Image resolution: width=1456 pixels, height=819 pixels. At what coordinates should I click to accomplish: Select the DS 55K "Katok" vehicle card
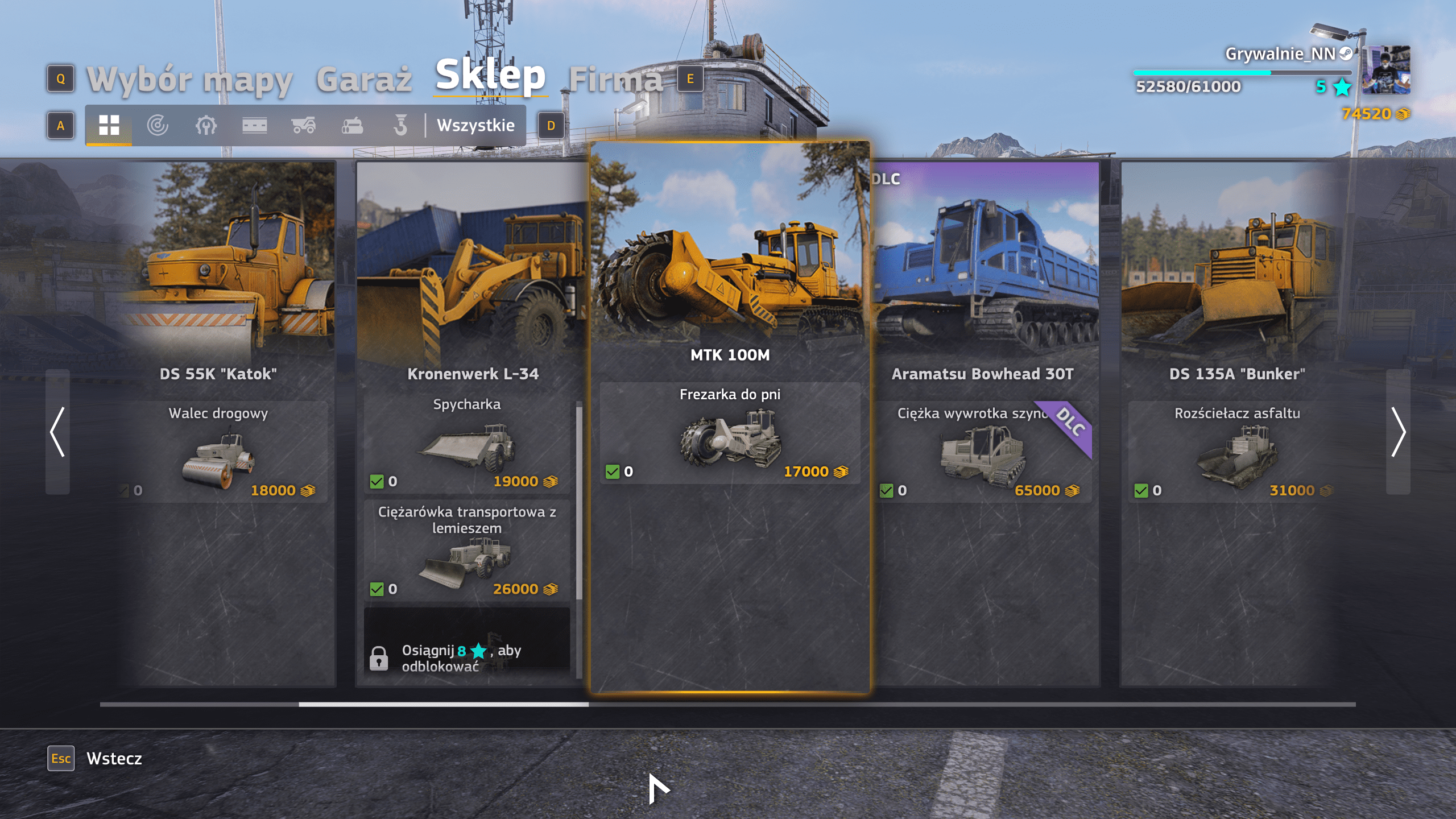coord(218,374)
